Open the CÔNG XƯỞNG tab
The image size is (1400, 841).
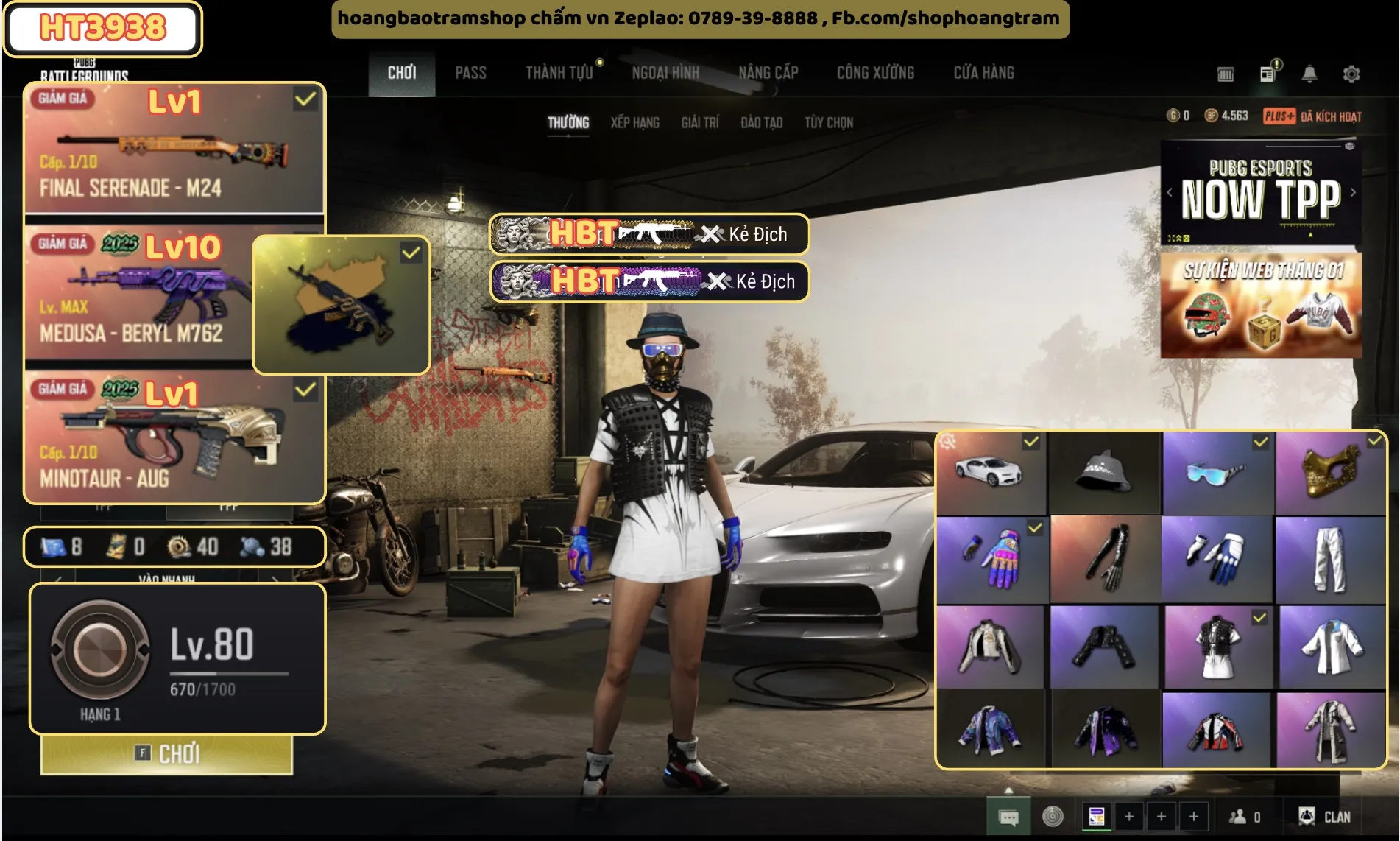point(875,73)
